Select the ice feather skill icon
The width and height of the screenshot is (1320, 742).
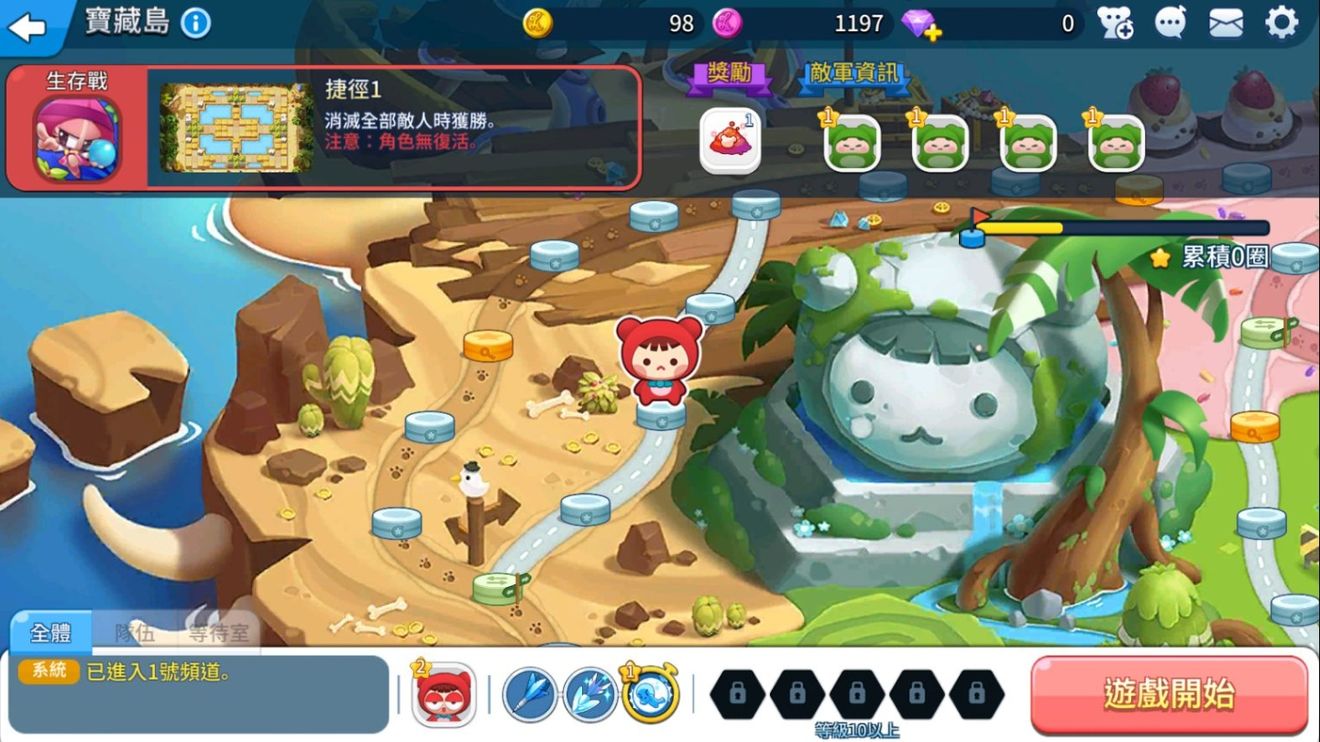590,694
